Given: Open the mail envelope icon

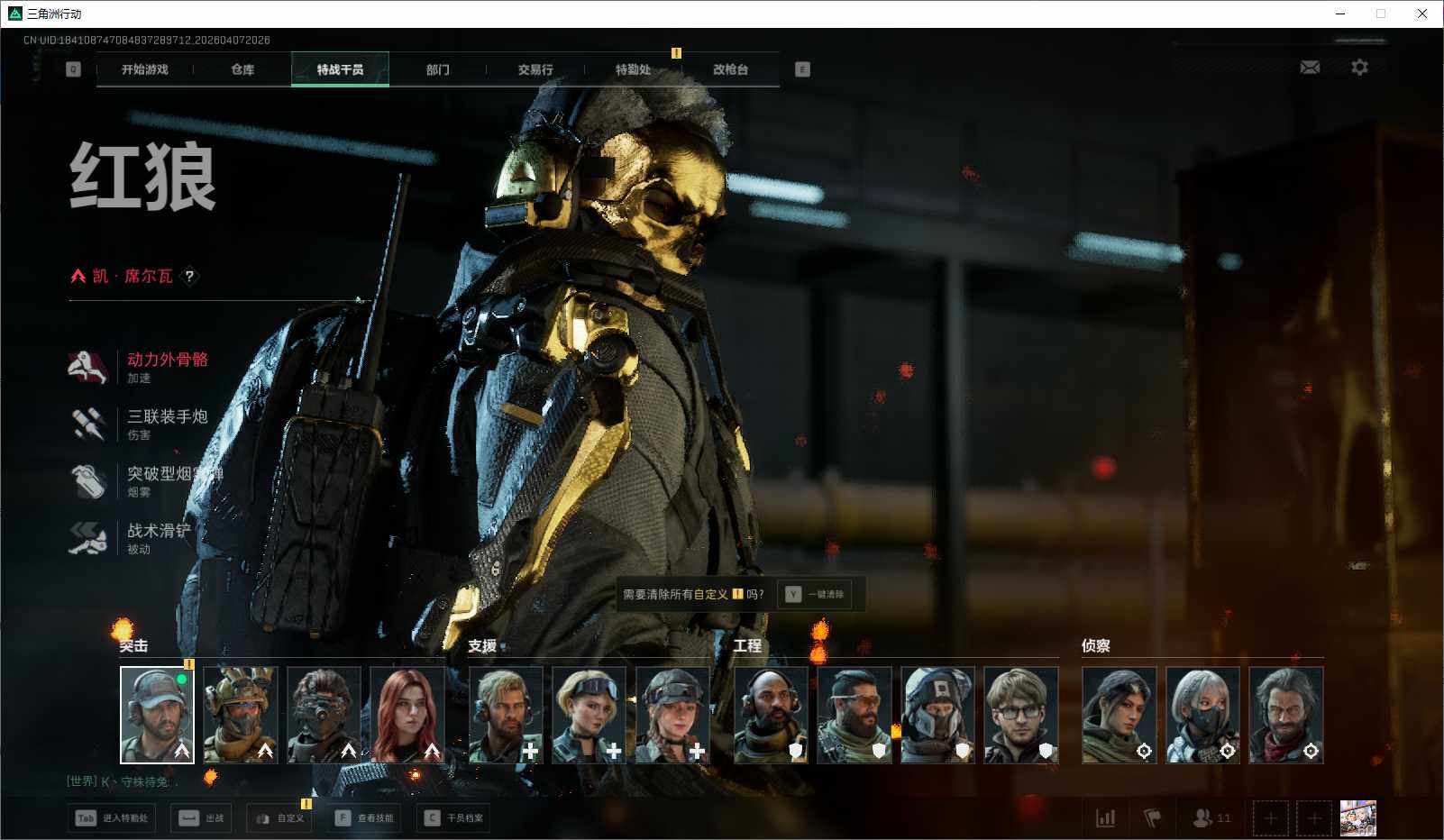Looking at the screenshot, I should [x=1310, y=68].
